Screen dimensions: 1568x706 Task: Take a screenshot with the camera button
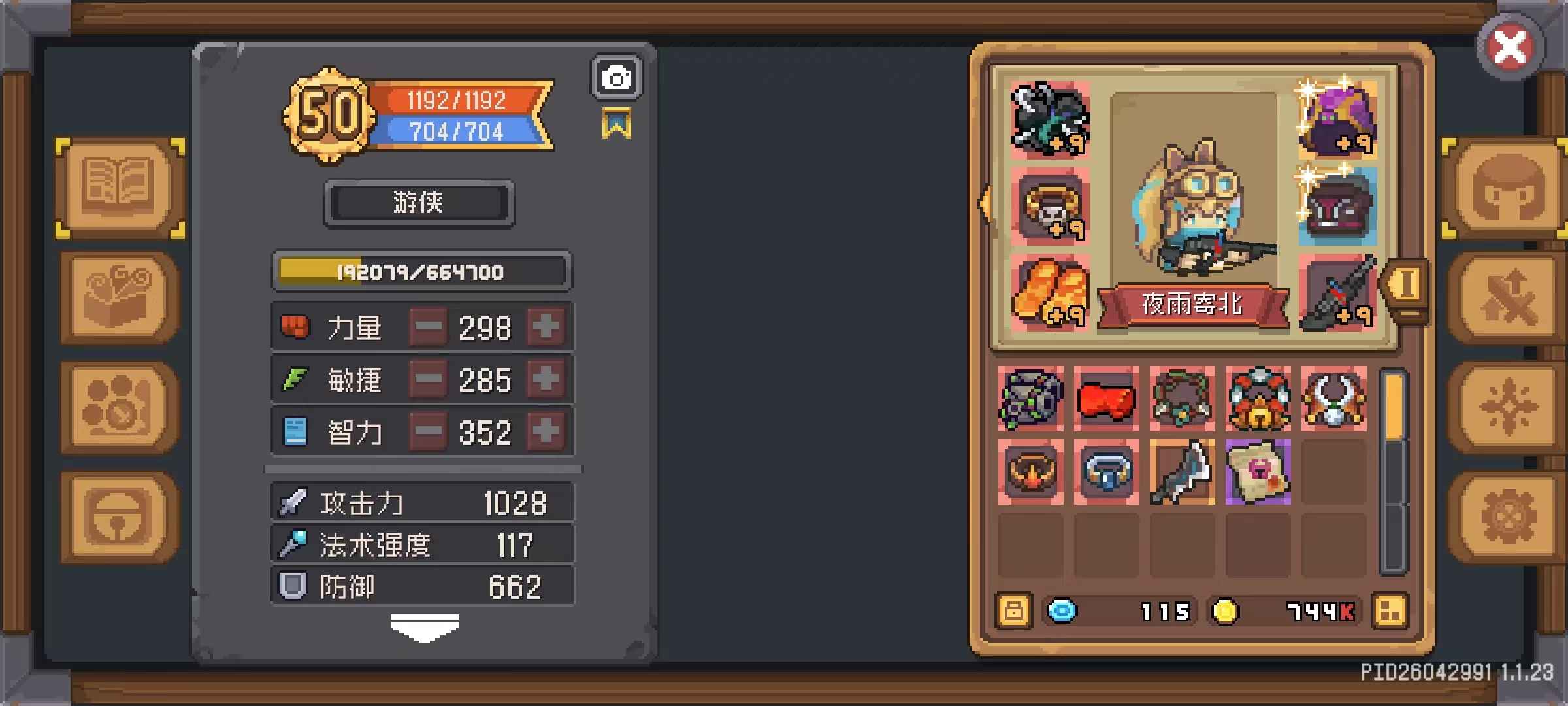pos(616,78)
